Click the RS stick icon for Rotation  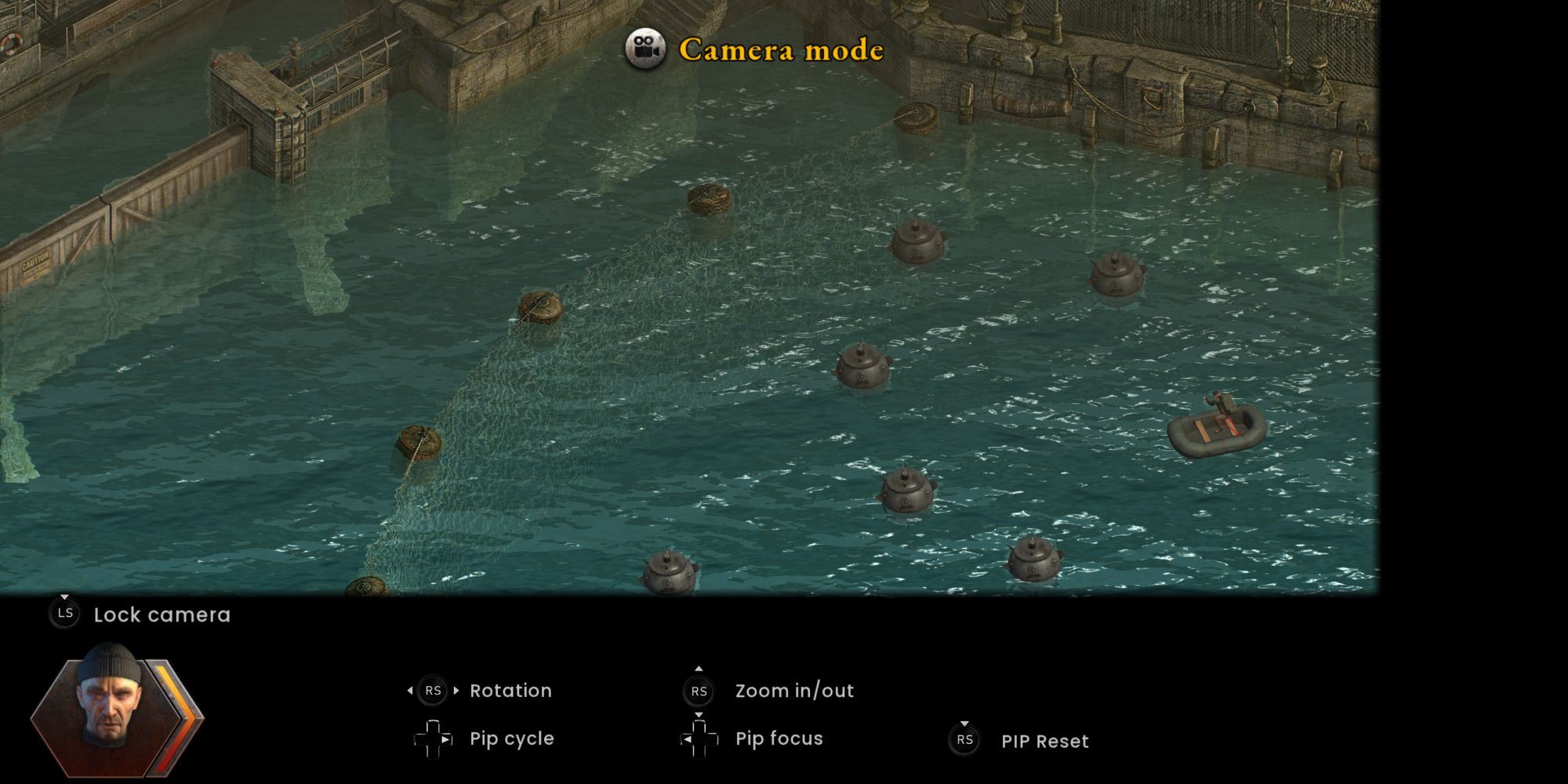[434, 690]
